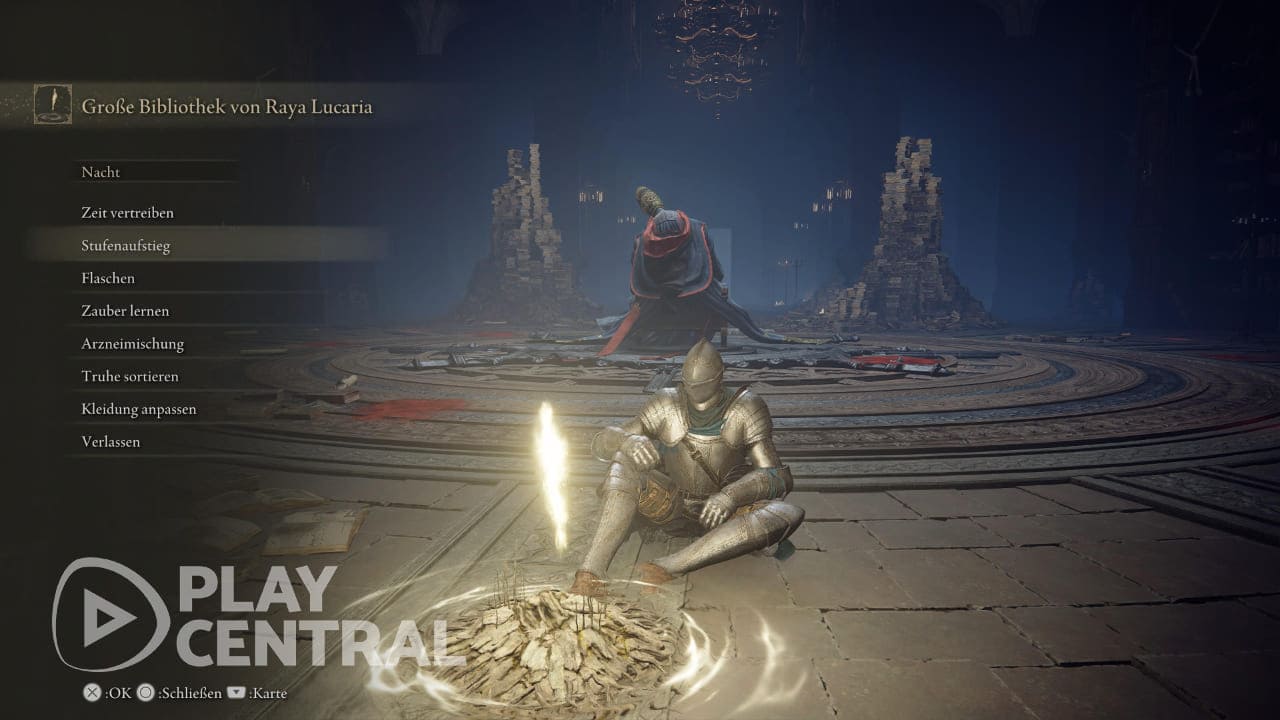Open the Stufenaufstieg level-up option

click(x=126, y=246)
